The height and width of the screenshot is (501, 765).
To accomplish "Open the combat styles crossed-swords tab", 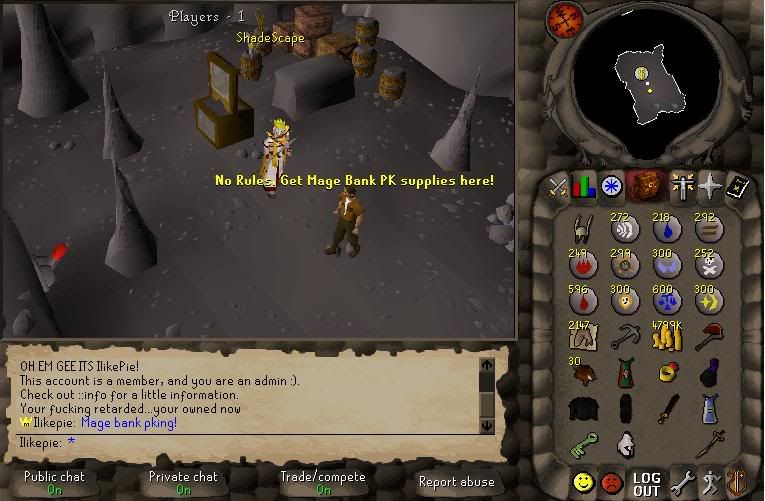I will pos(559,185).
